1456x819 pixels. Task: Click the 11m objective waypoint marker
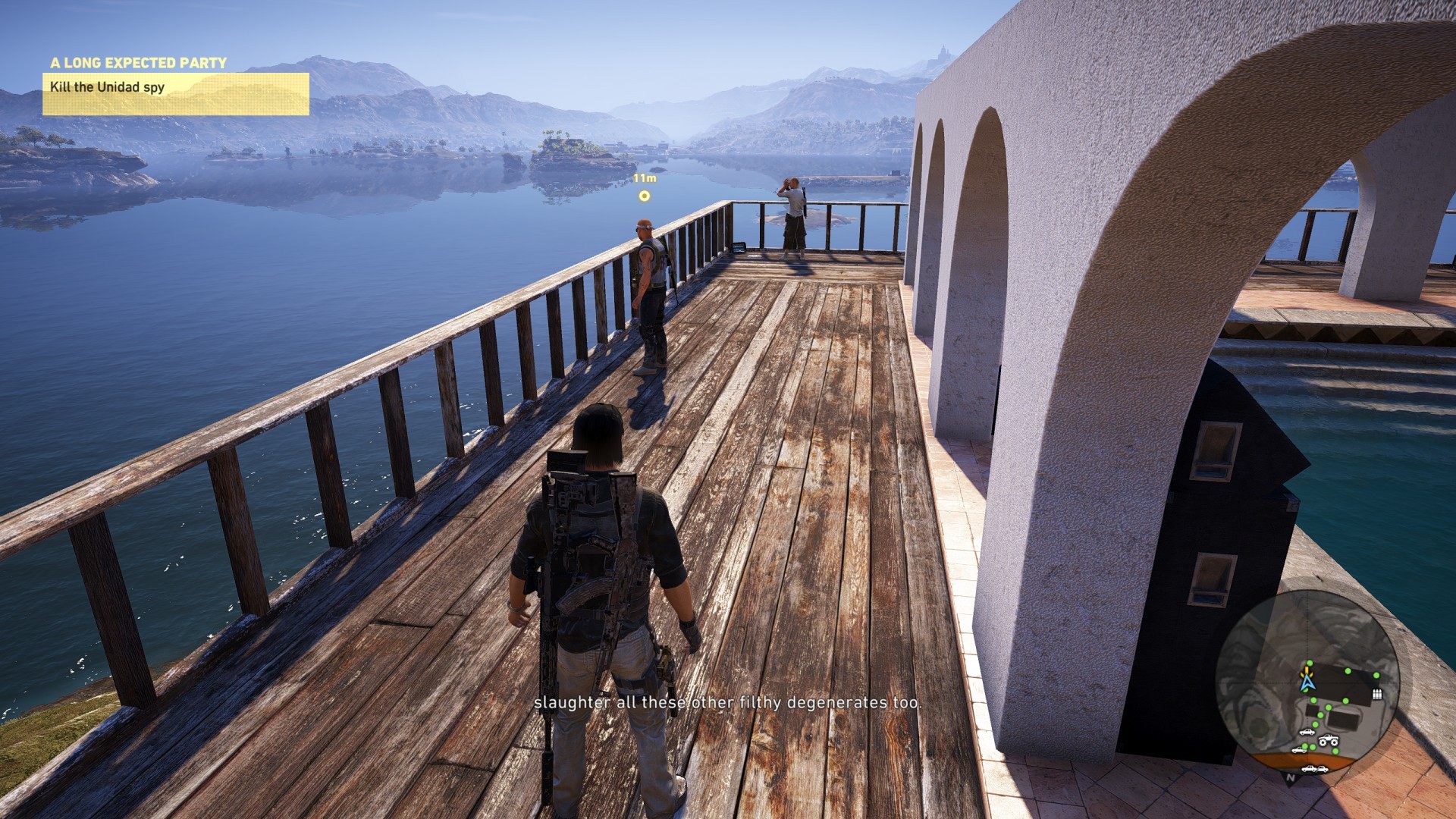click(644, 196)
